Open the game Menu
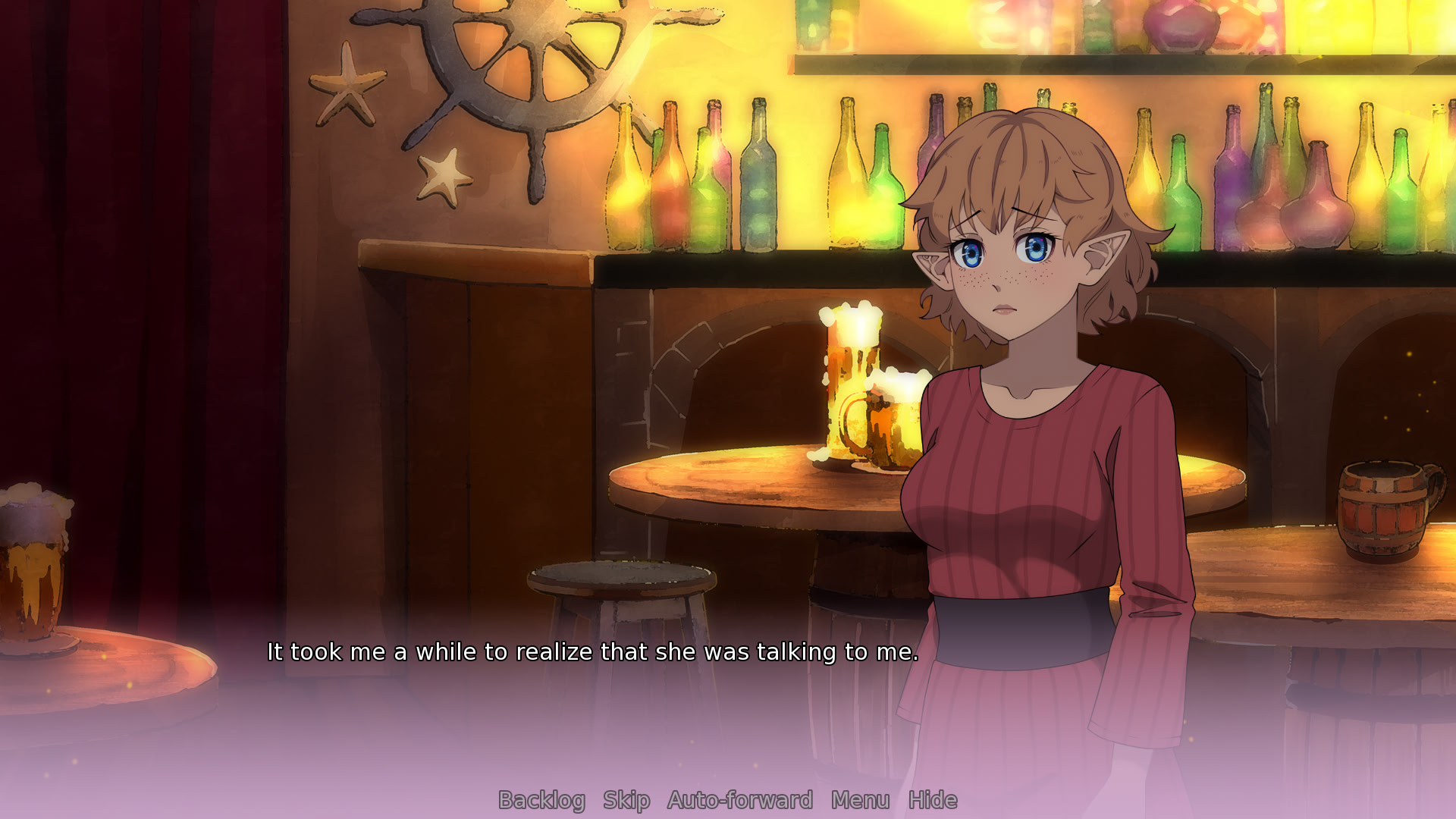This screenshot has width=1456, height=819. tap(860, 800)
